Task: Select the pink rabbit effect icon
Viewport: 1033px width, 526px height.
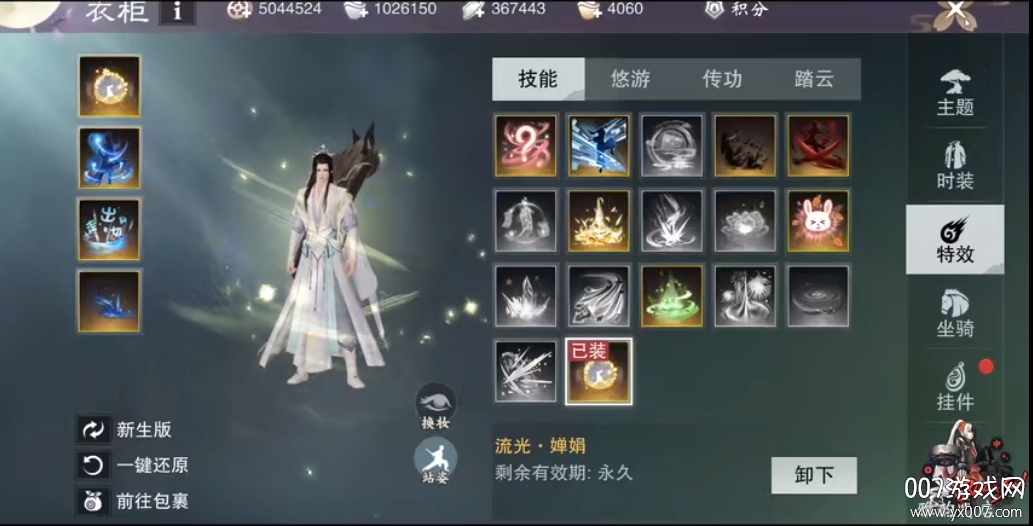Action: (818, 221)
